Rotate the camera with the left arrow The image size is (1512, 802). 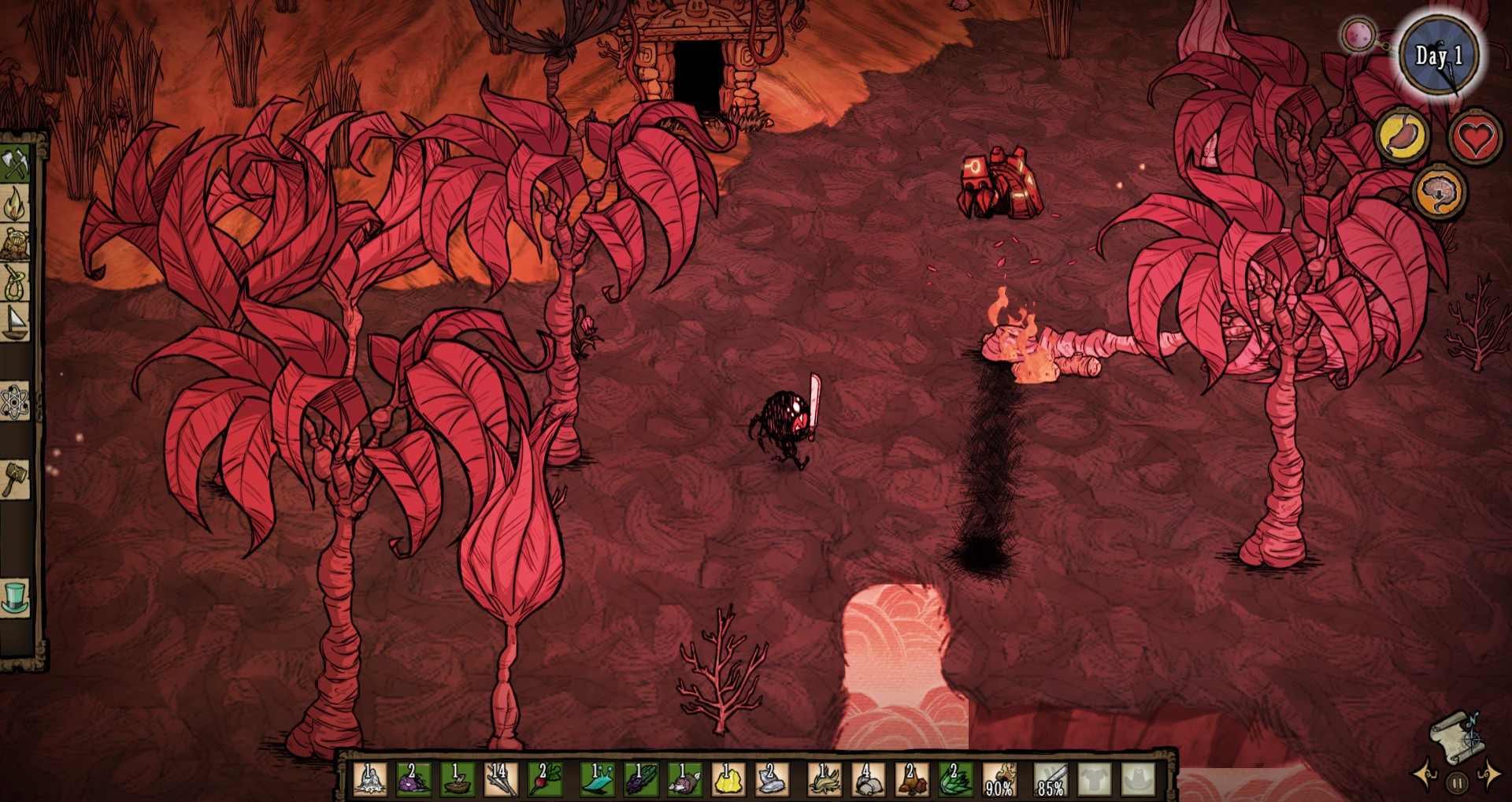tap(1427, 775)
